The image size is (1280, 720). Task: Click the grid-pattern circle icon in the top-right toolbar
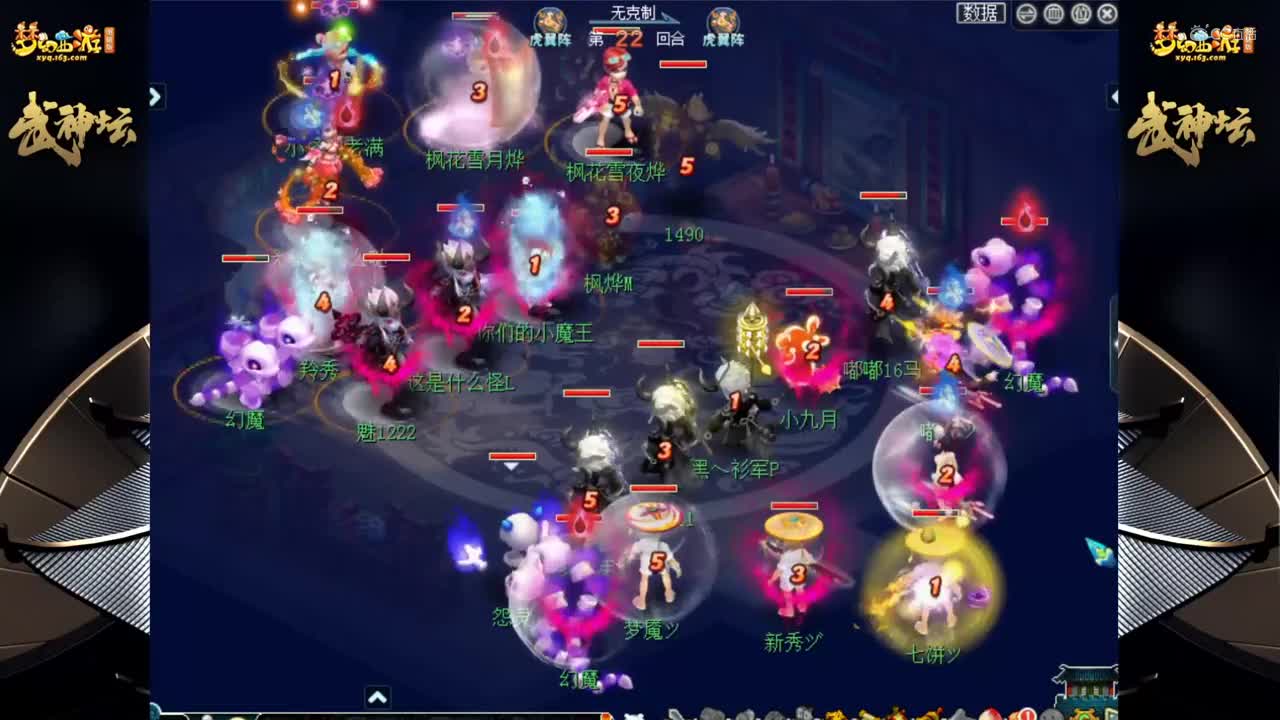point(1052,13)
